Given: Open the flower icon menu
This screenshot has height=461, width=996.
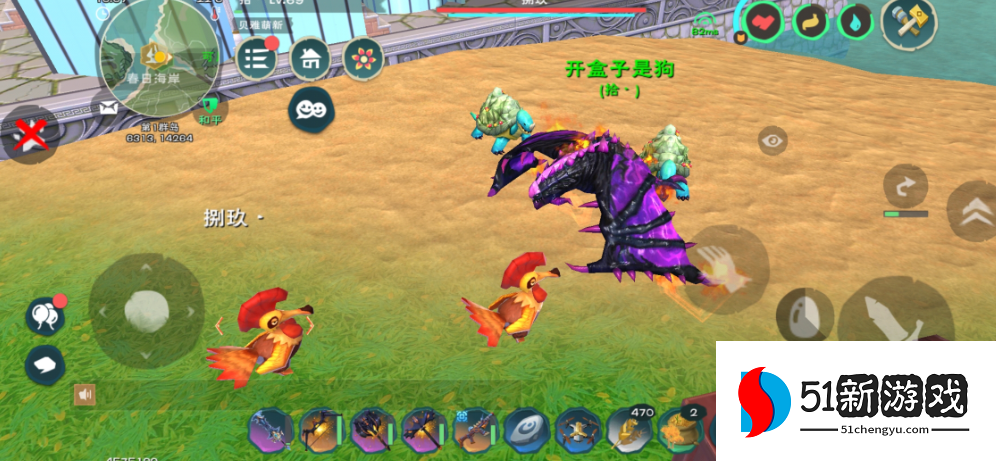Looking at the screenshot, I should (x=363, y=58).
